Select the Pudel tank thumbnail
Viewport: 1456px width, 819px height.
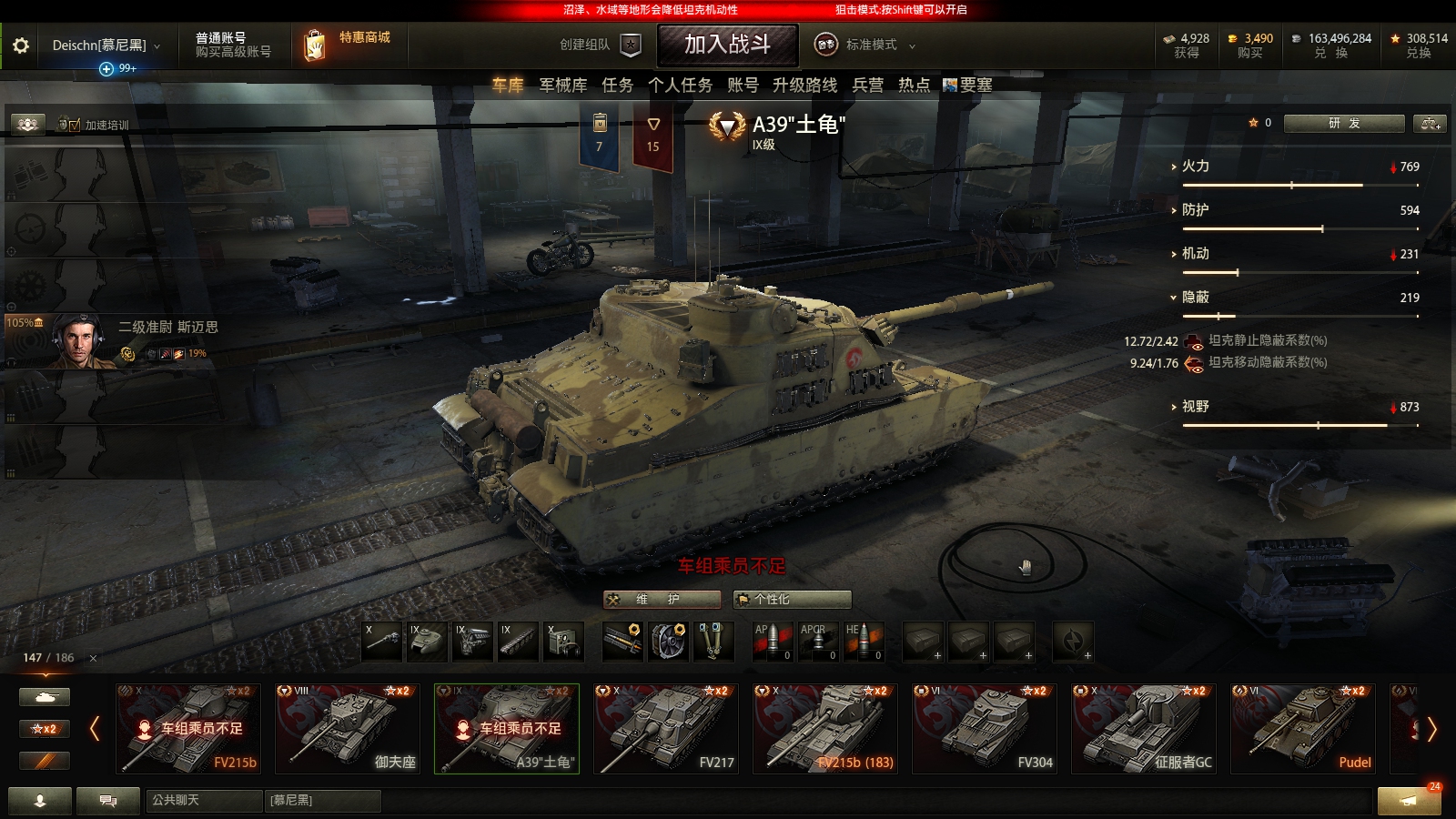pyautogui.click(x=1302, y=728)
